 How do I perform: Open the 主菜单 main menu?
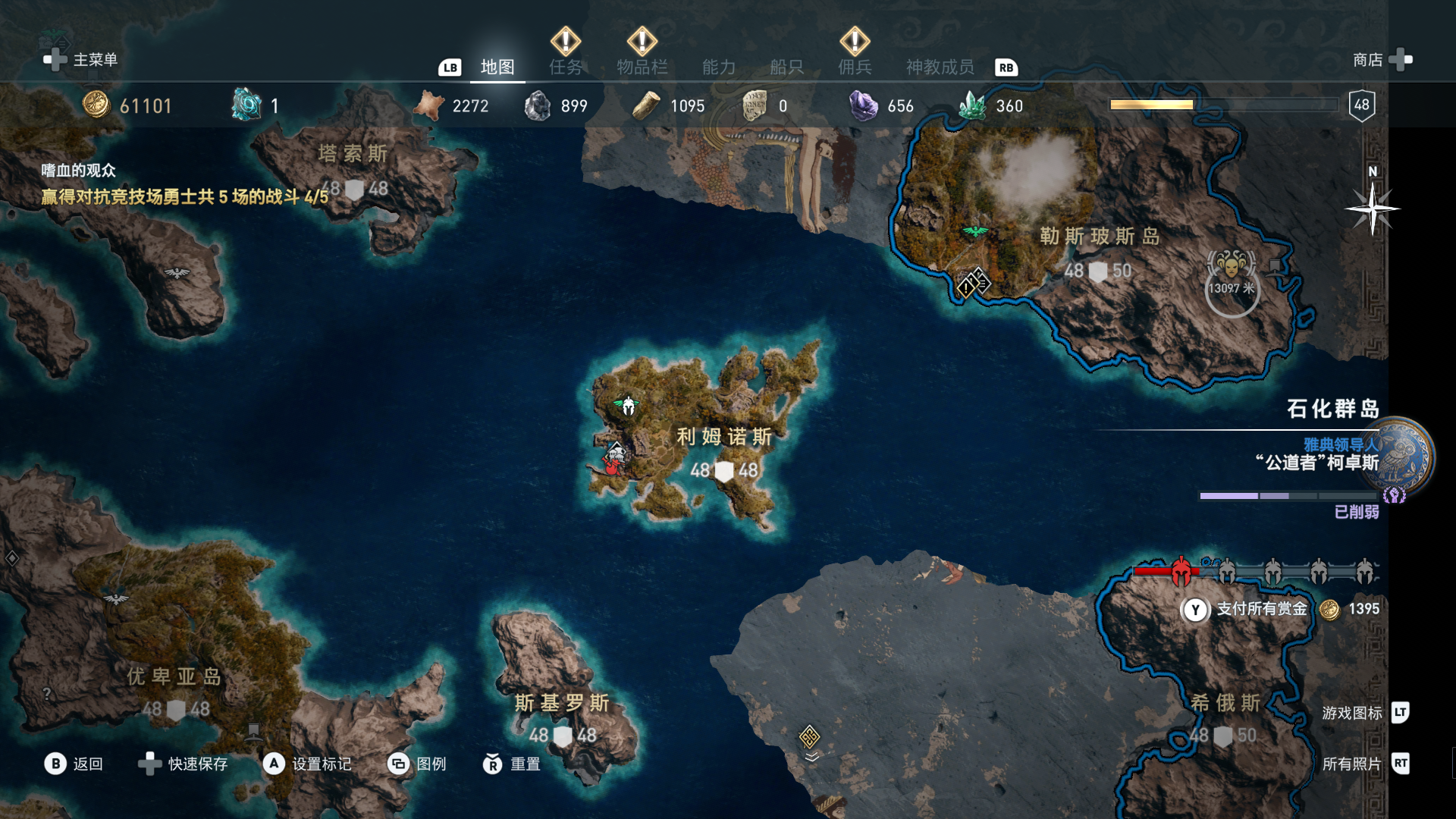(x=82, y=60)
